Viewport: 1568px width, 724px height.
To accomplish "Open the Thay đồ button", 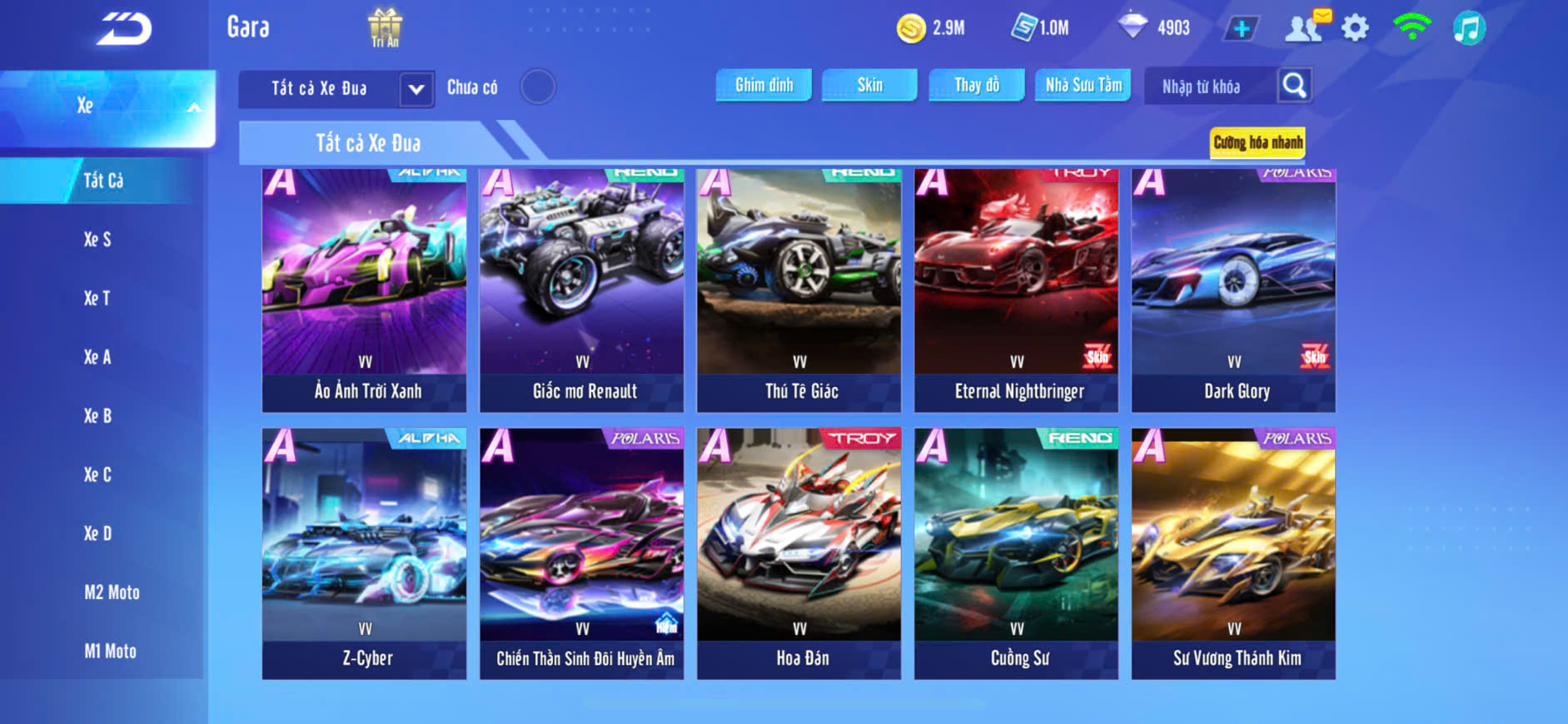I will [977, 85].
